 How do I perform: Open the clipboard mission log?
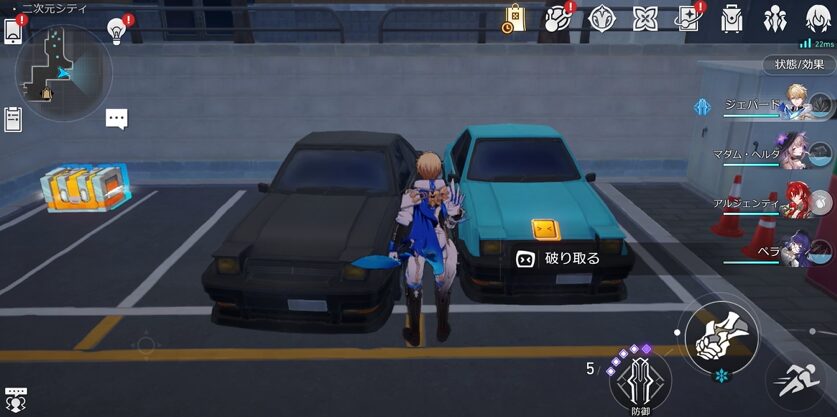pyautogui.click(x=13, y=120)
